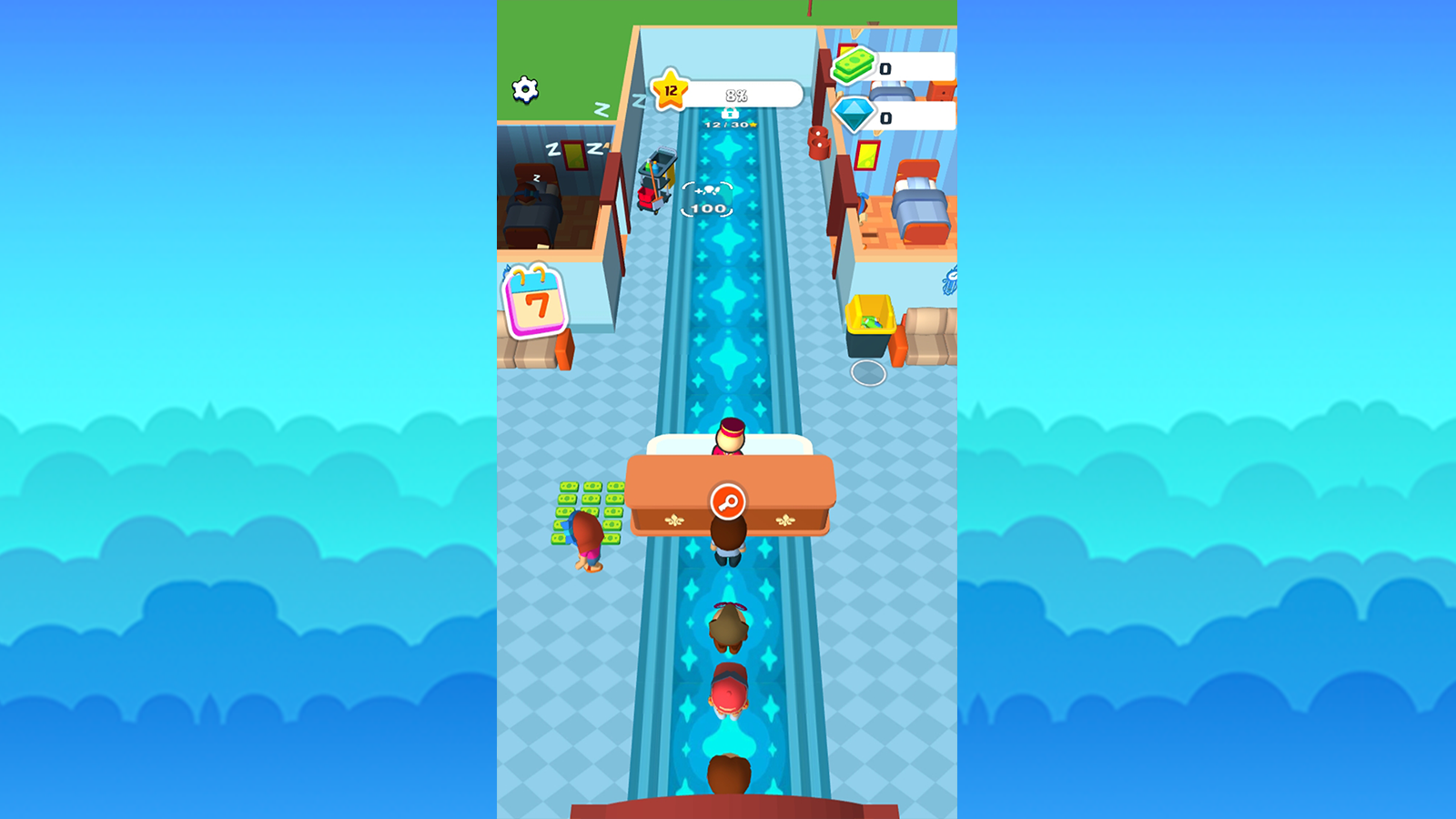Tap the cash counter money icon
Screen dimensions: 1456x819
point(854,66)
